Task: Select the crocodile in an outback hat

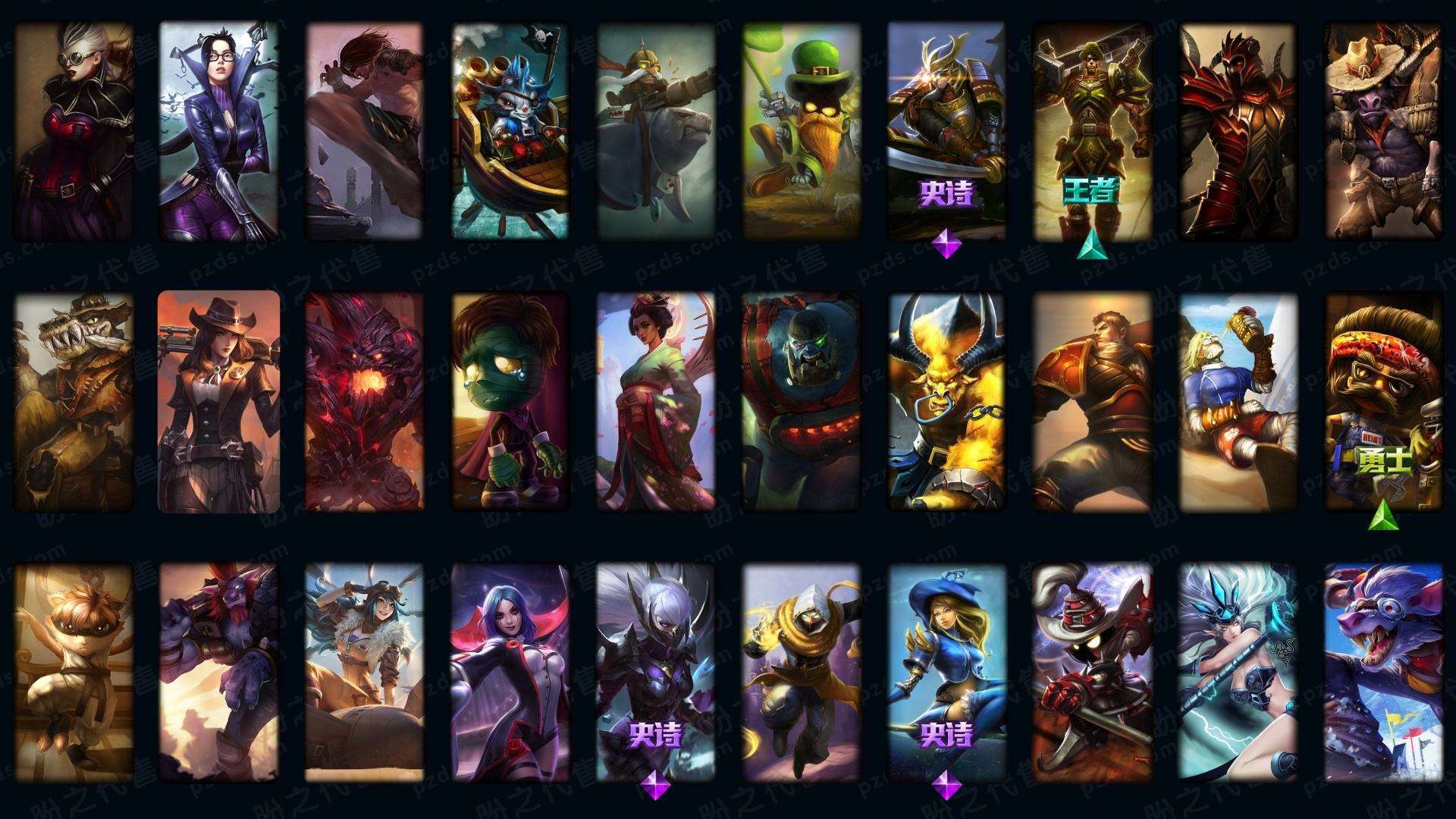Action: 74,402
